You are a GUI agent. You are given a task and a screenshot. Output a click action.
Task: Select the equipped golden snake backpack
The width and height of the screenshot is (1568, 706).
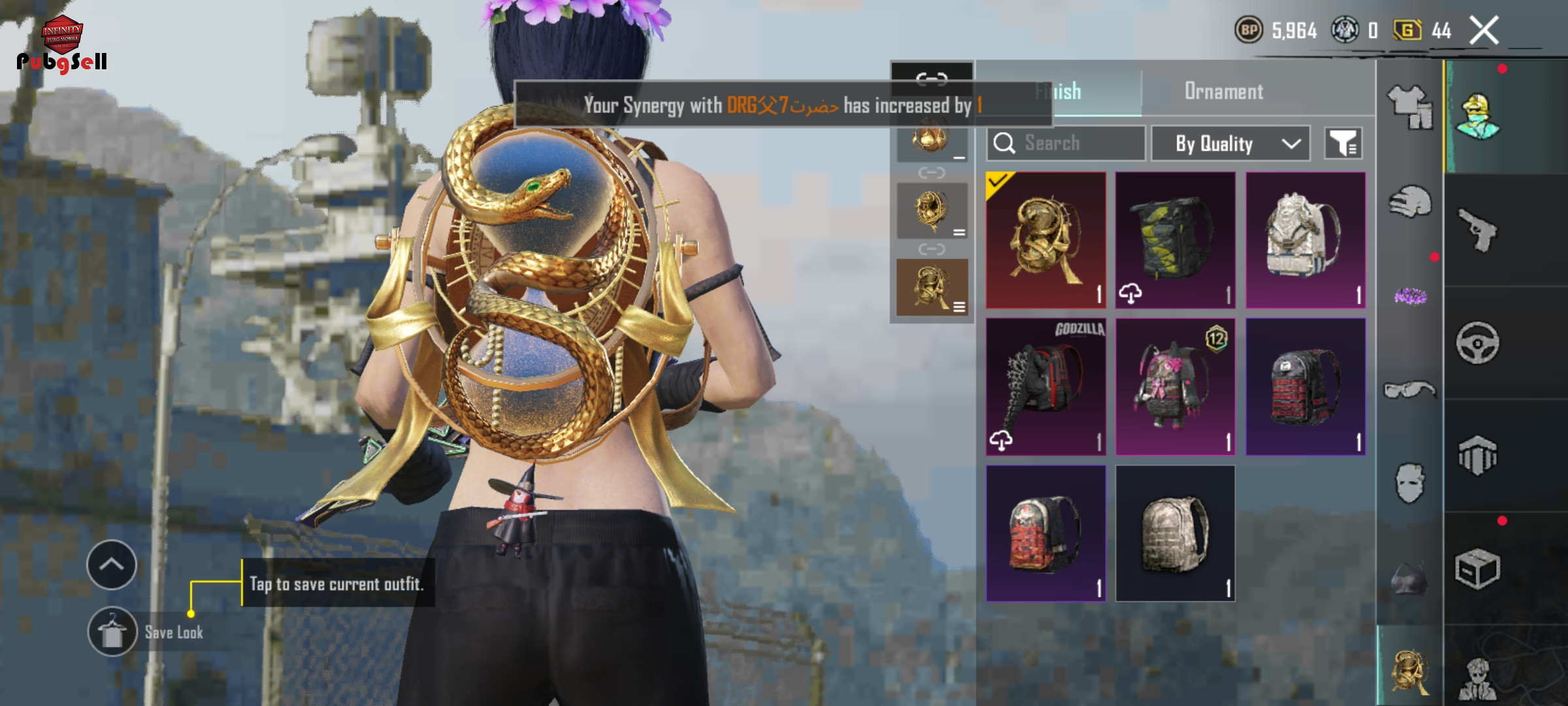tap(1045, 240)
